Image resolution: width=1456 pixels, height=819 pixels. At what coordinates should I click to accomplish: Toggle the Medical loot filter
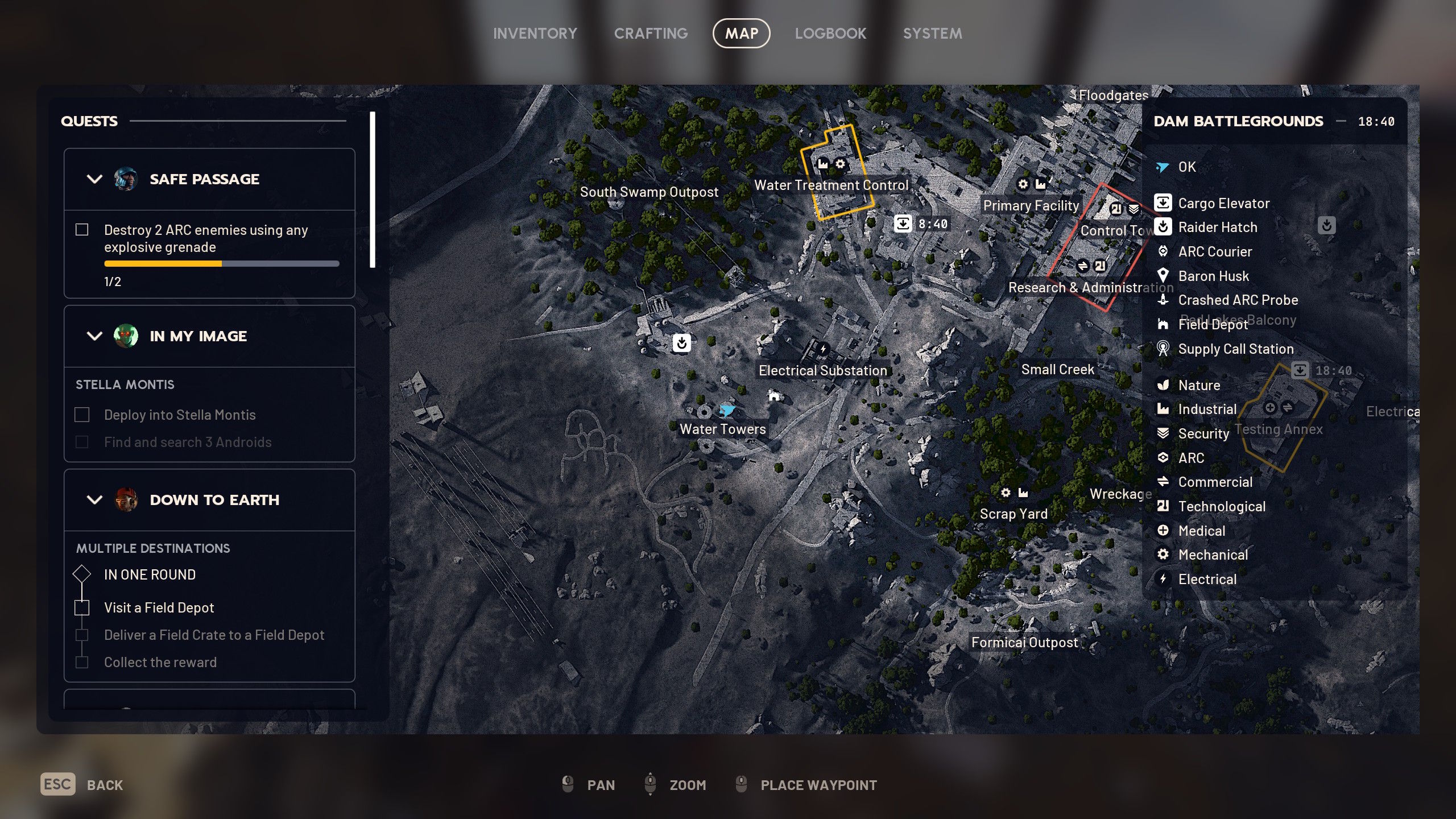click(1201, 531)
